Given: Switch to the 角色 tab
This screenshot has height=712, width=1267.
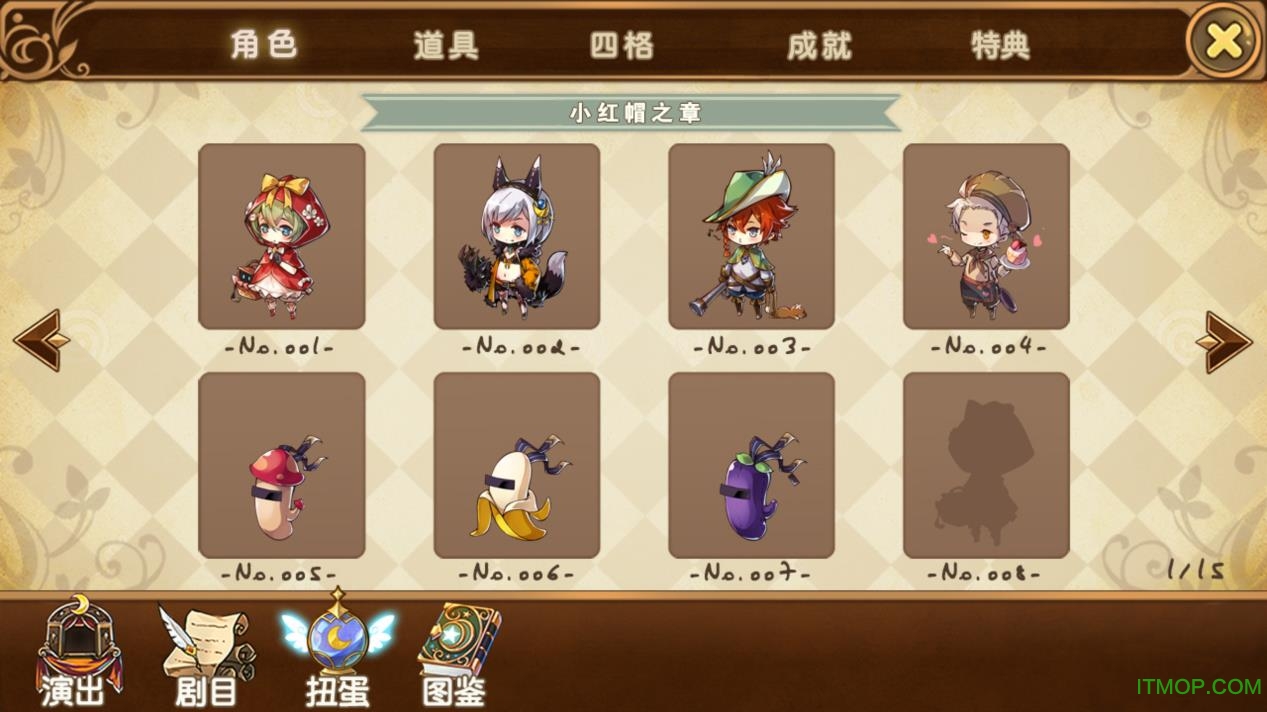Looking at the screenshot, I should [x=264, y=45].
